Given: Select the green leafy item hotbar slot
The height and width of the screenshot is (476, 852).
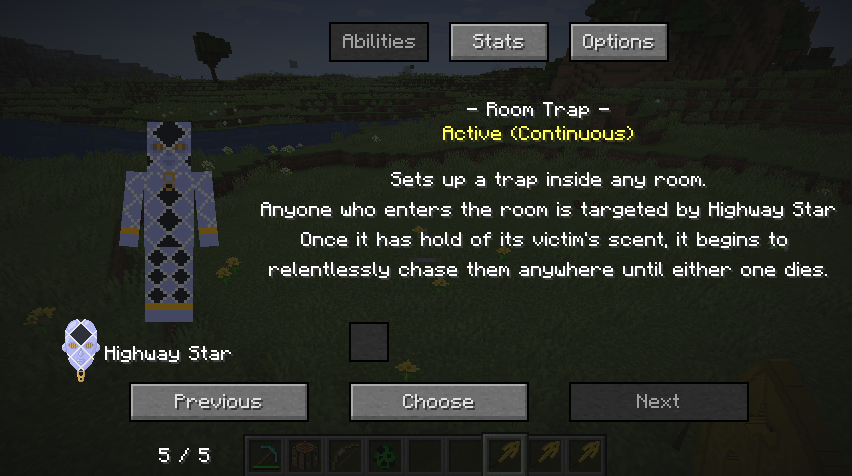Looking at the screenshot, I should 384,456.
